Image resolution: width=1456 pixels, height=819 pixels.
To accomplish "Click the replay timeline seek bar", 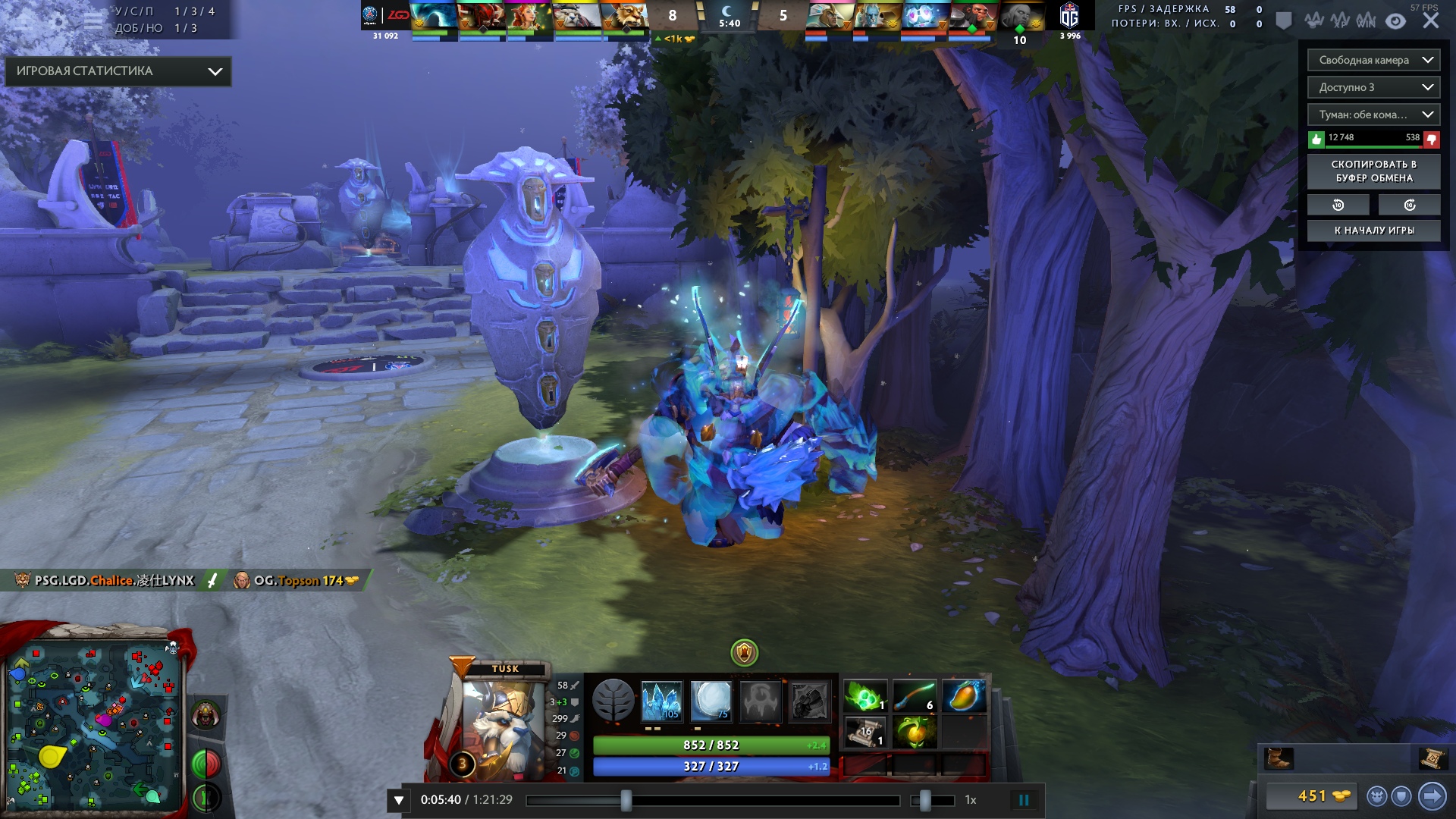I will pos(713,800).
